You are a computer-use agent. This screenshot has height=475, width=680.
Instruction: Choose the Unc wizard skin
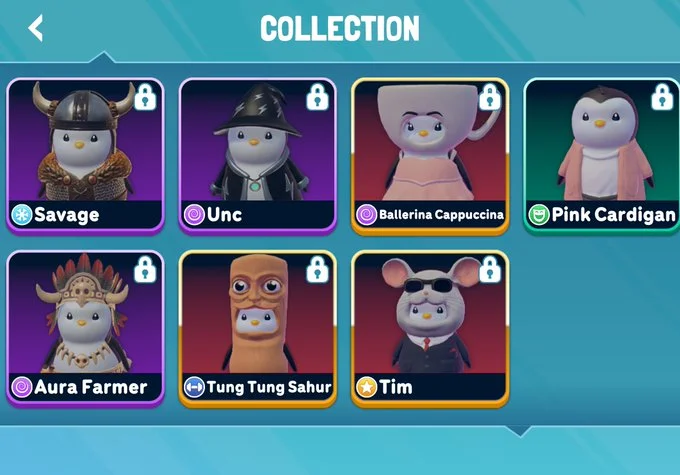tap(258, 155)
